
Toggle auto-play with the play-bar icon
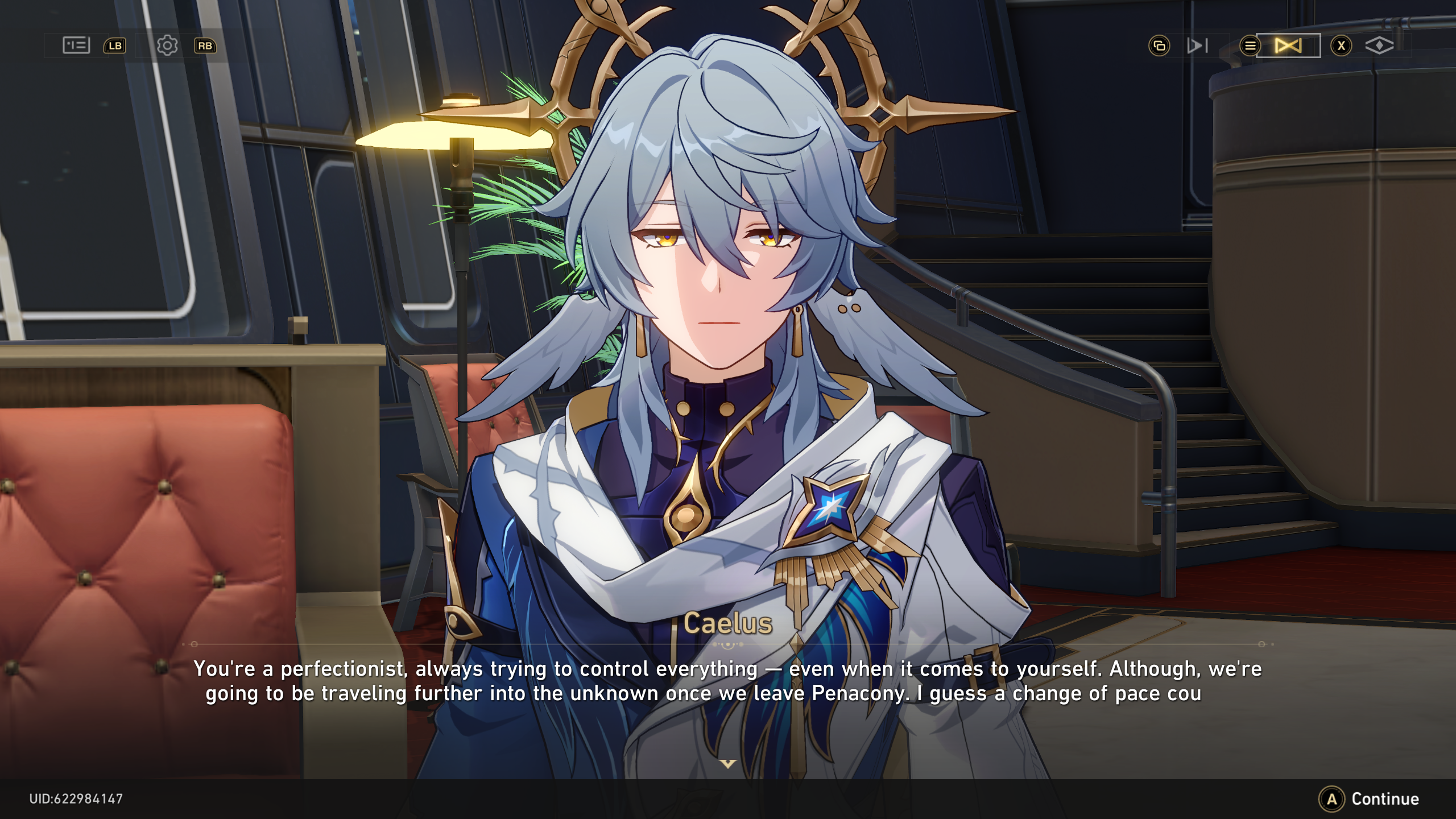[x=1197, y=45]
